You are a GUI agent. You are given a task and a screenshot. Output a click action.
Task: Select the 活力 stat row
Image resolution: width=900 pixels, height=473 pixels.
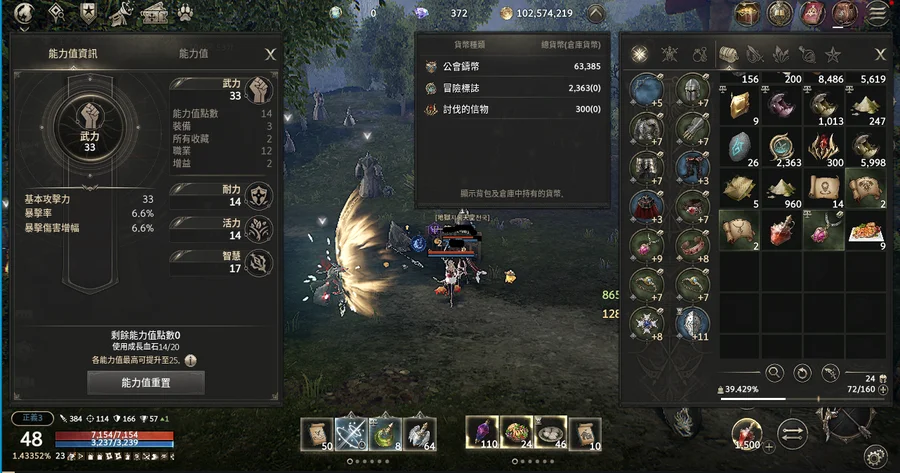click(x=222, y=229)
